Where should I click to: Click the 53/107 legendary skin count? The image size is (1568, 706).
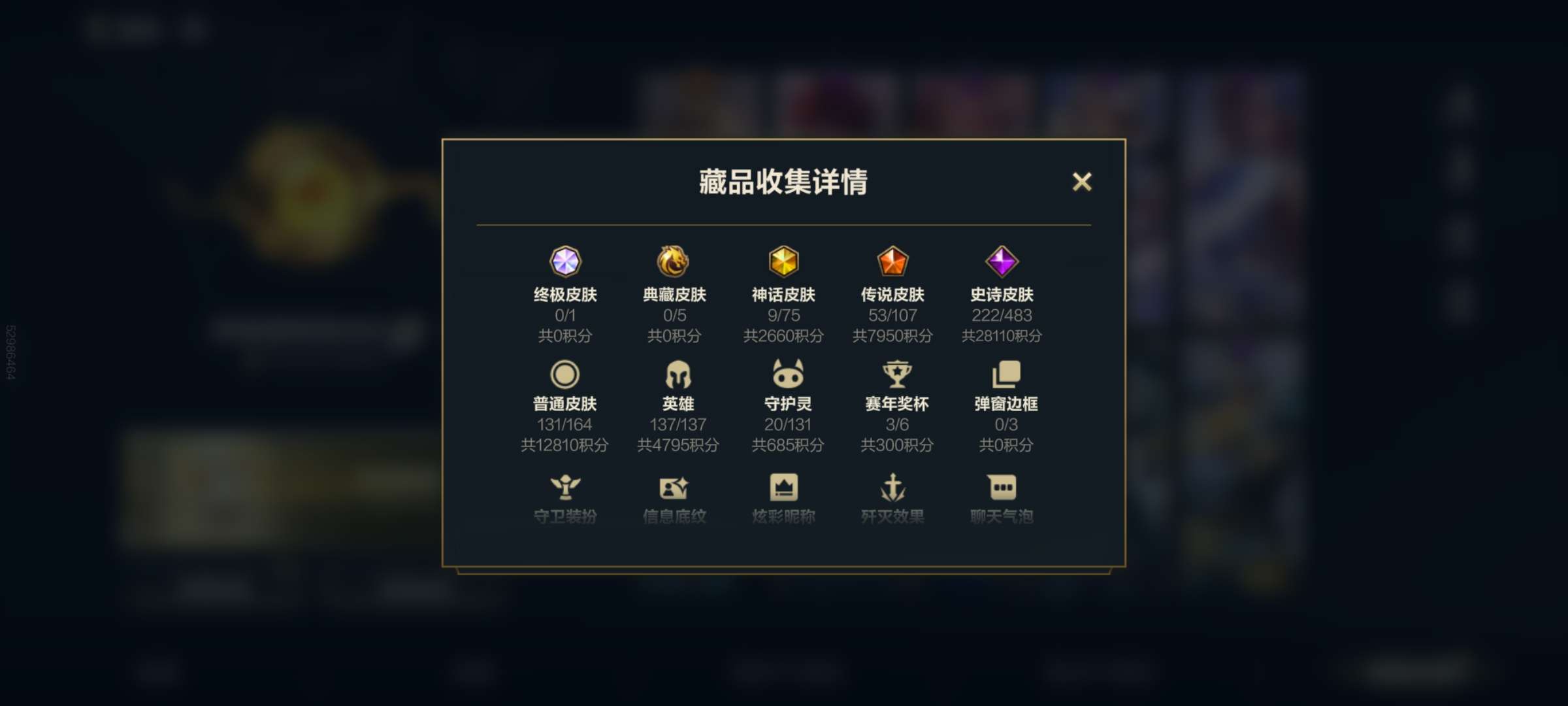893,316
